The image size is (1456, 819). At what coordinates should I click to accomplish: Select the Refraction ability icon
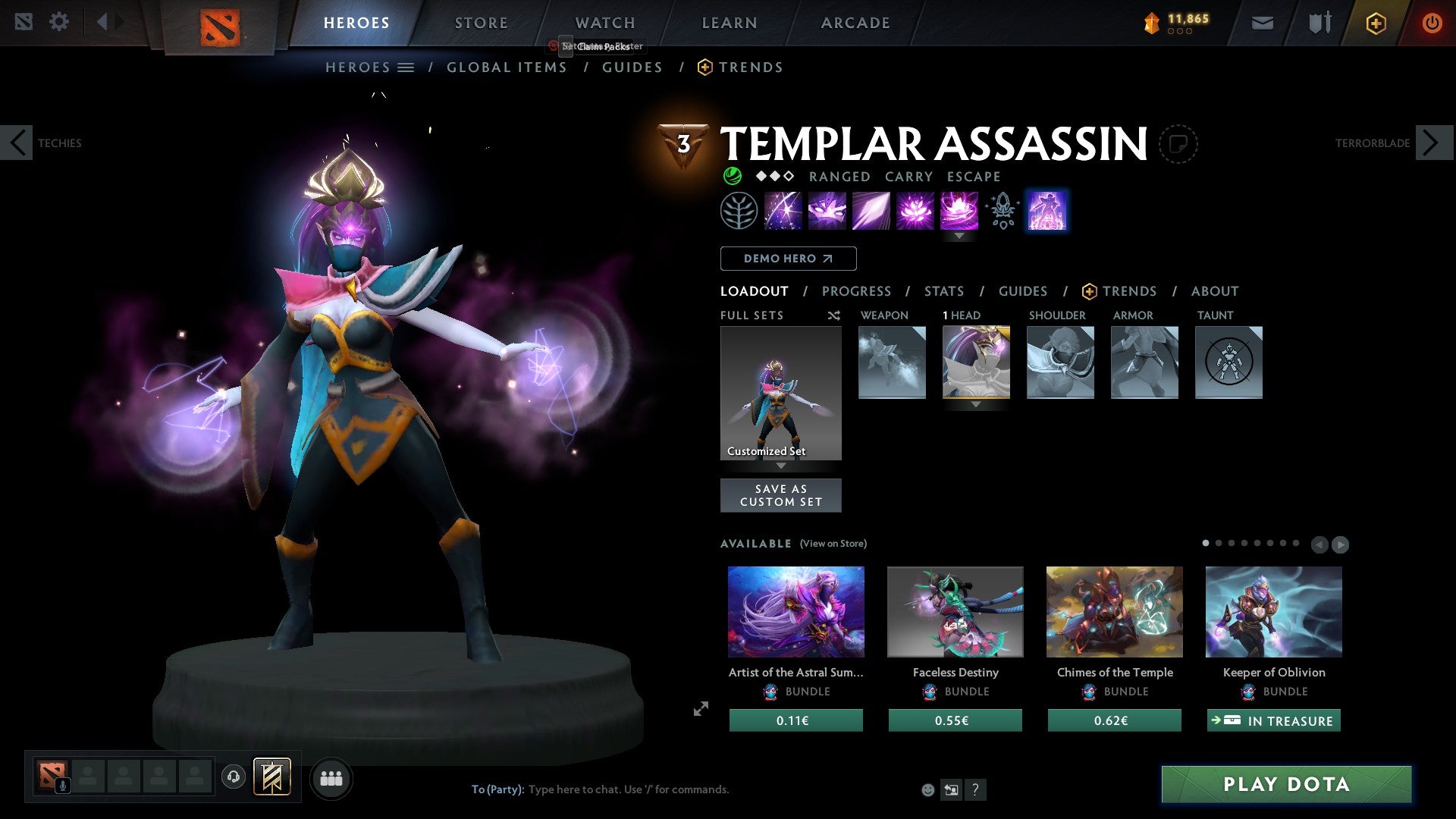(x=785, y=210)
